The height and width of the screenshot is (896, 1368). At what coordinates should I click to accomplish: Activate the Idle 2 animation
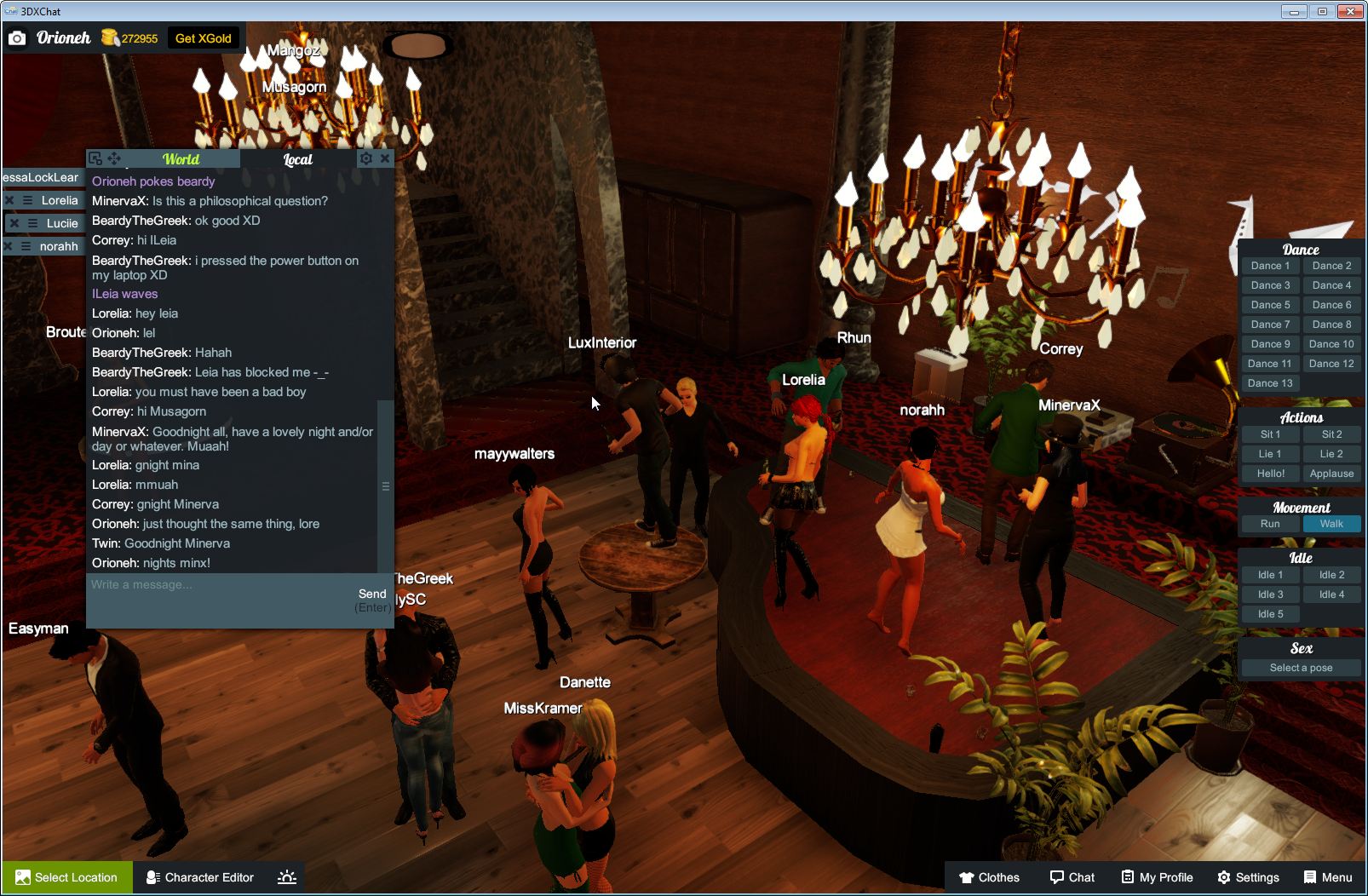pos(1331,574)
